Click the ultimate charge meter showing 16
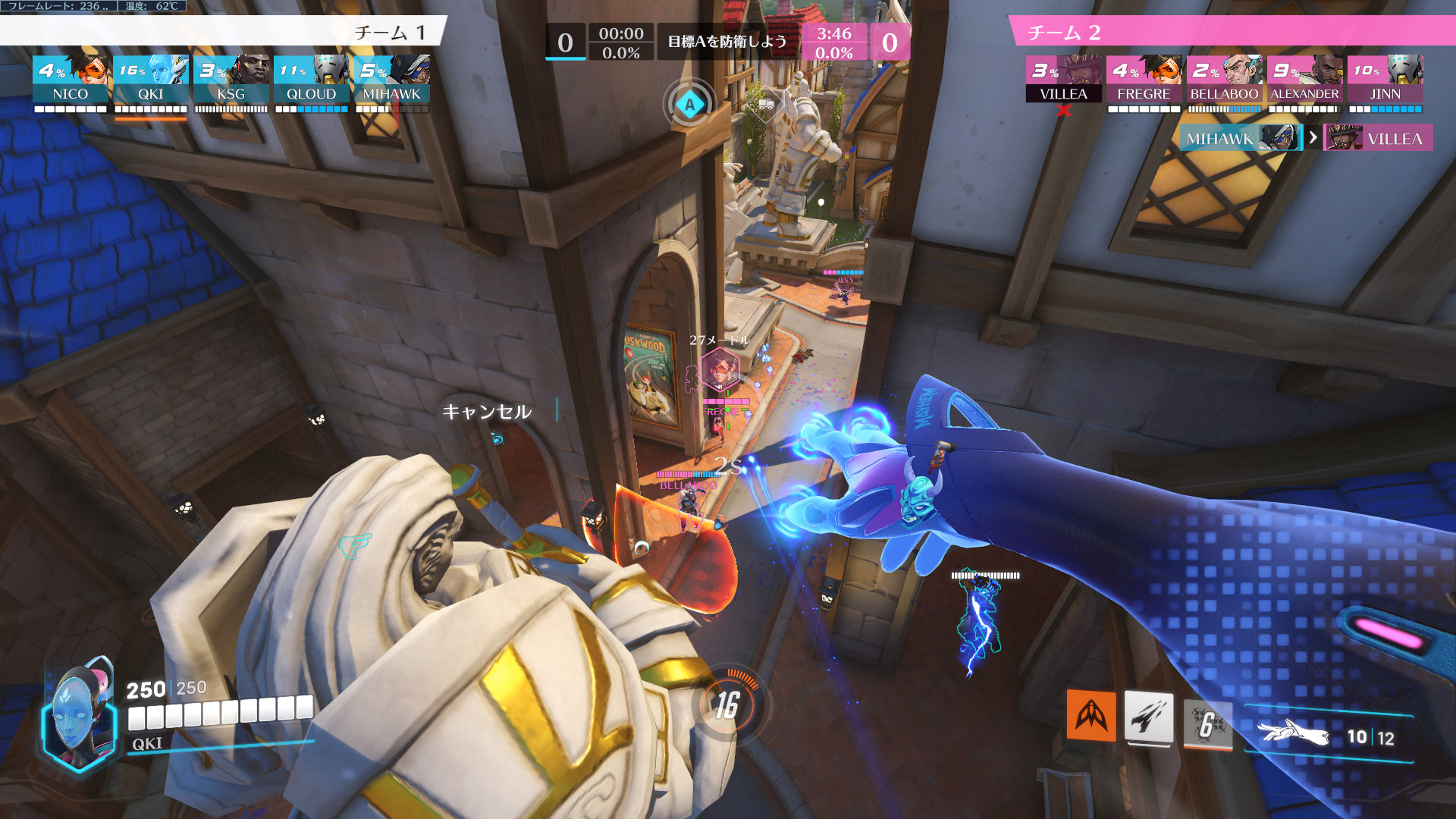The height and width of the screenshot is (819, 1456). click(727, 705)
